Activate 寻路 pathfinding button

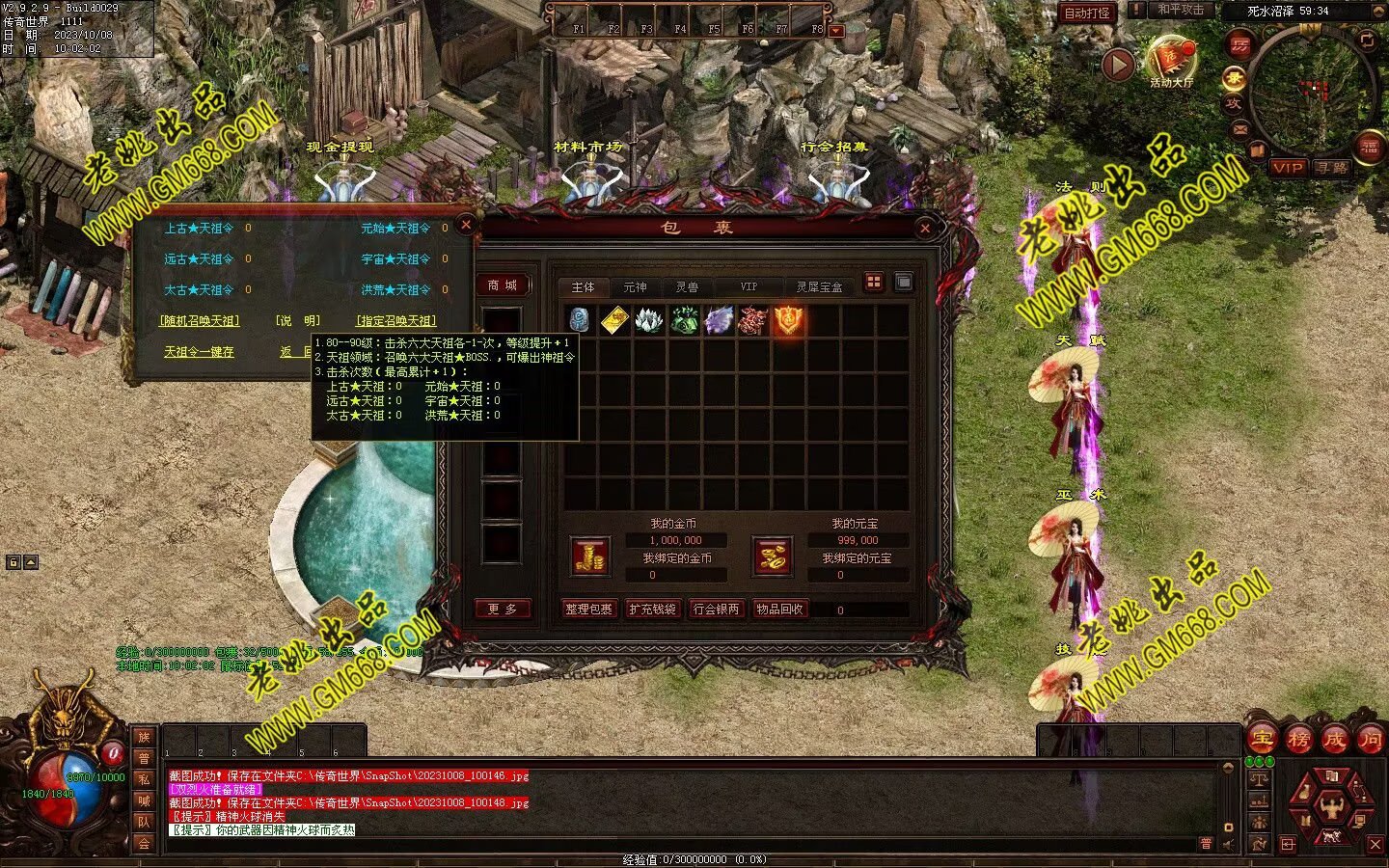click(x=1332, y=168)
